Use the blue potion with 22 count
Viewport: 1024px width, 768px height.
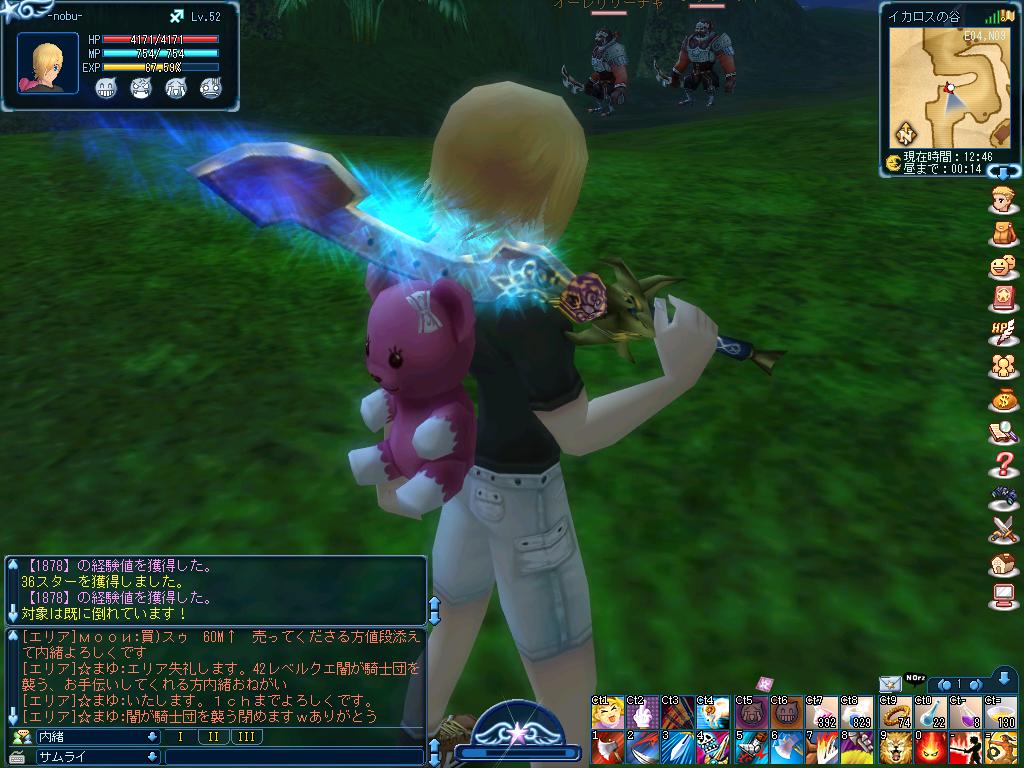pos(931,712)
